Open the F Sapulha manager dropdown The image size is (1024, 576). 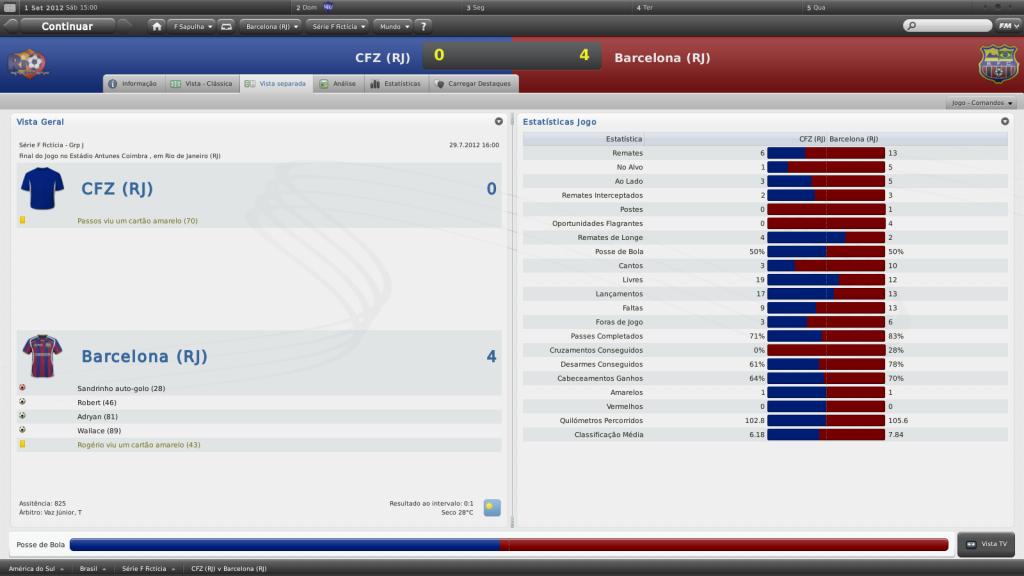(x=190, y=26)
